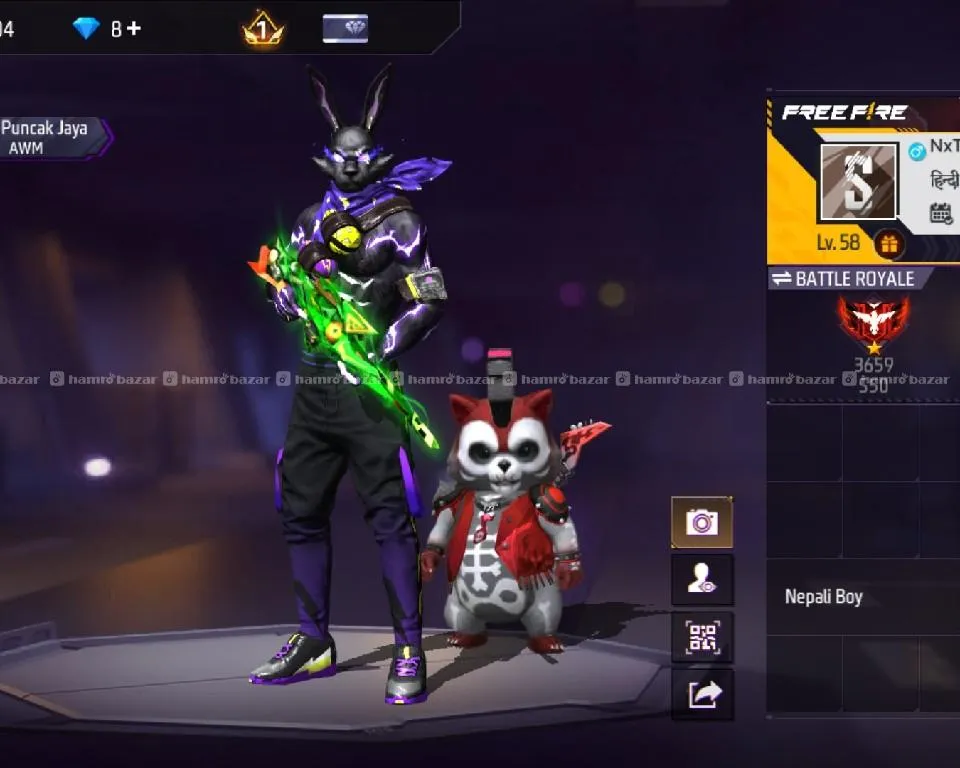This screenshot has width=960, height=768.
Task: Open the player avatar picture
Action: 858,182
